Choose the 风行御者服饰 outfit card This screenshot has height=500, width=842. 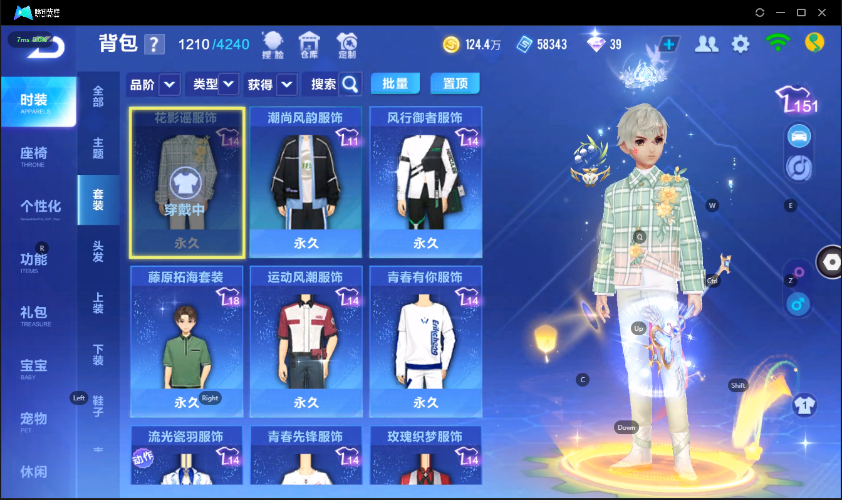(x=426, y=181)
